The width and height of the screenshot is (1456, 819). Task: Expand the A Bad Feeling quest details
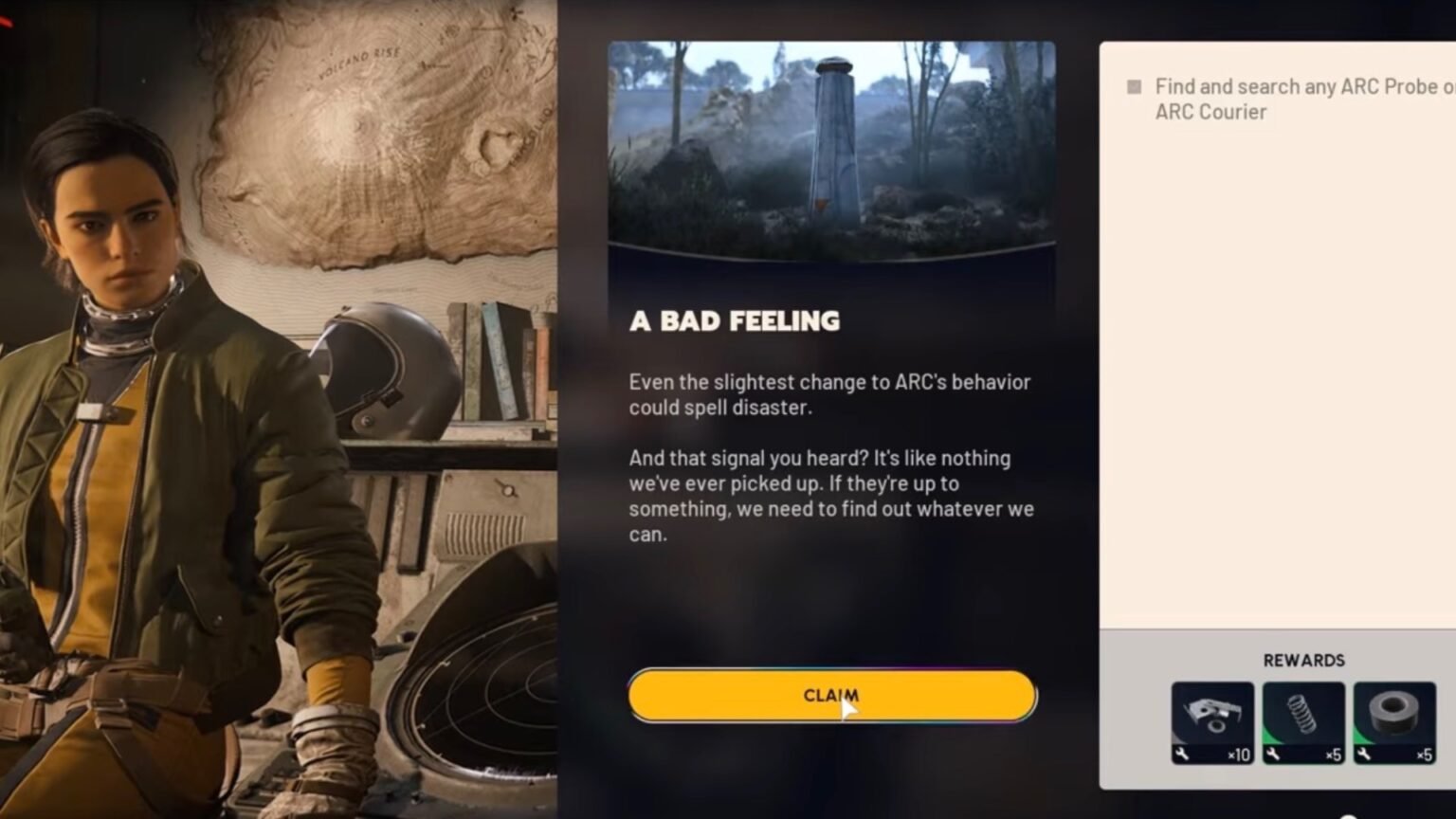733,320
